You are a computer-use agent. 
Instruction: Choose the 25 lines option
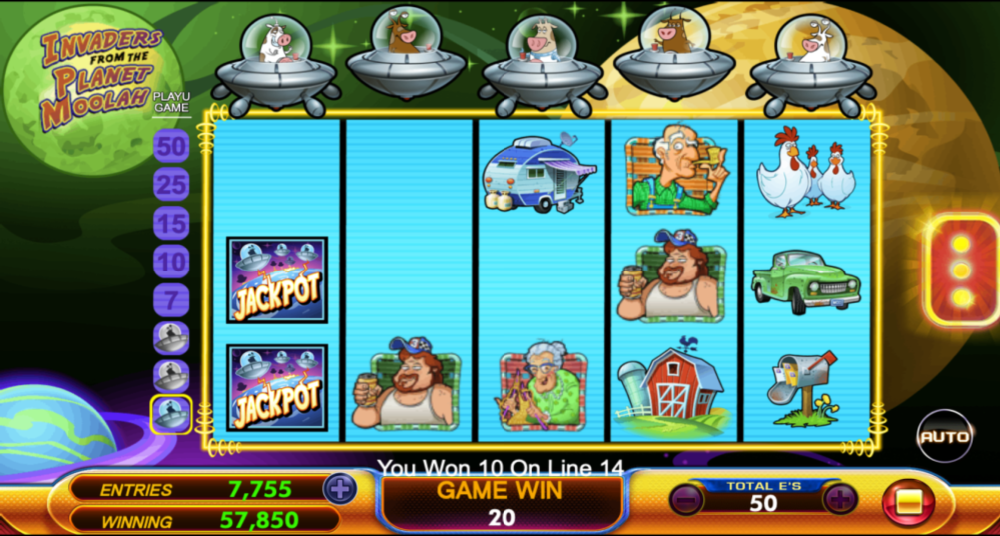tap(171, 185)
